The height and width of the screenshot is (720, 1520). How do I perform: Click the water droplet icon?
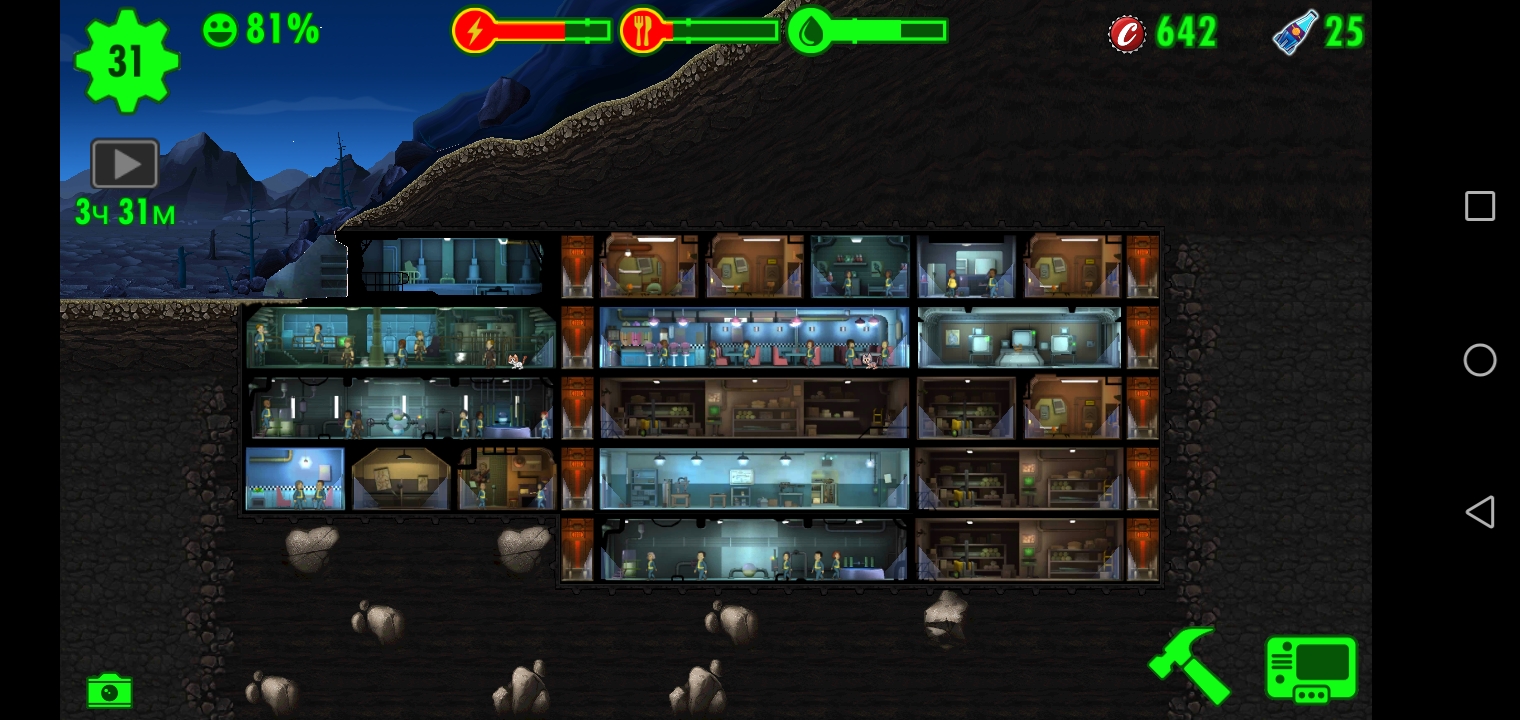tap(812, 29)
